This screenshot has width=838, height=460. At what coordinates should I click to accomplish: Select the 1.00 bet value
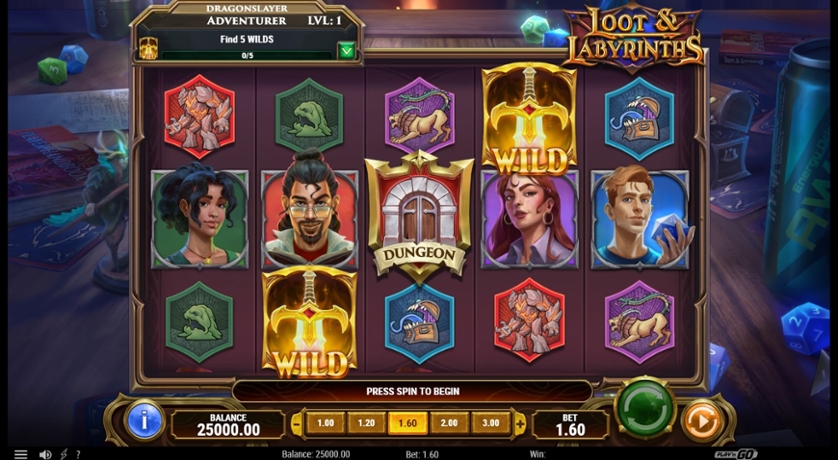326,423
